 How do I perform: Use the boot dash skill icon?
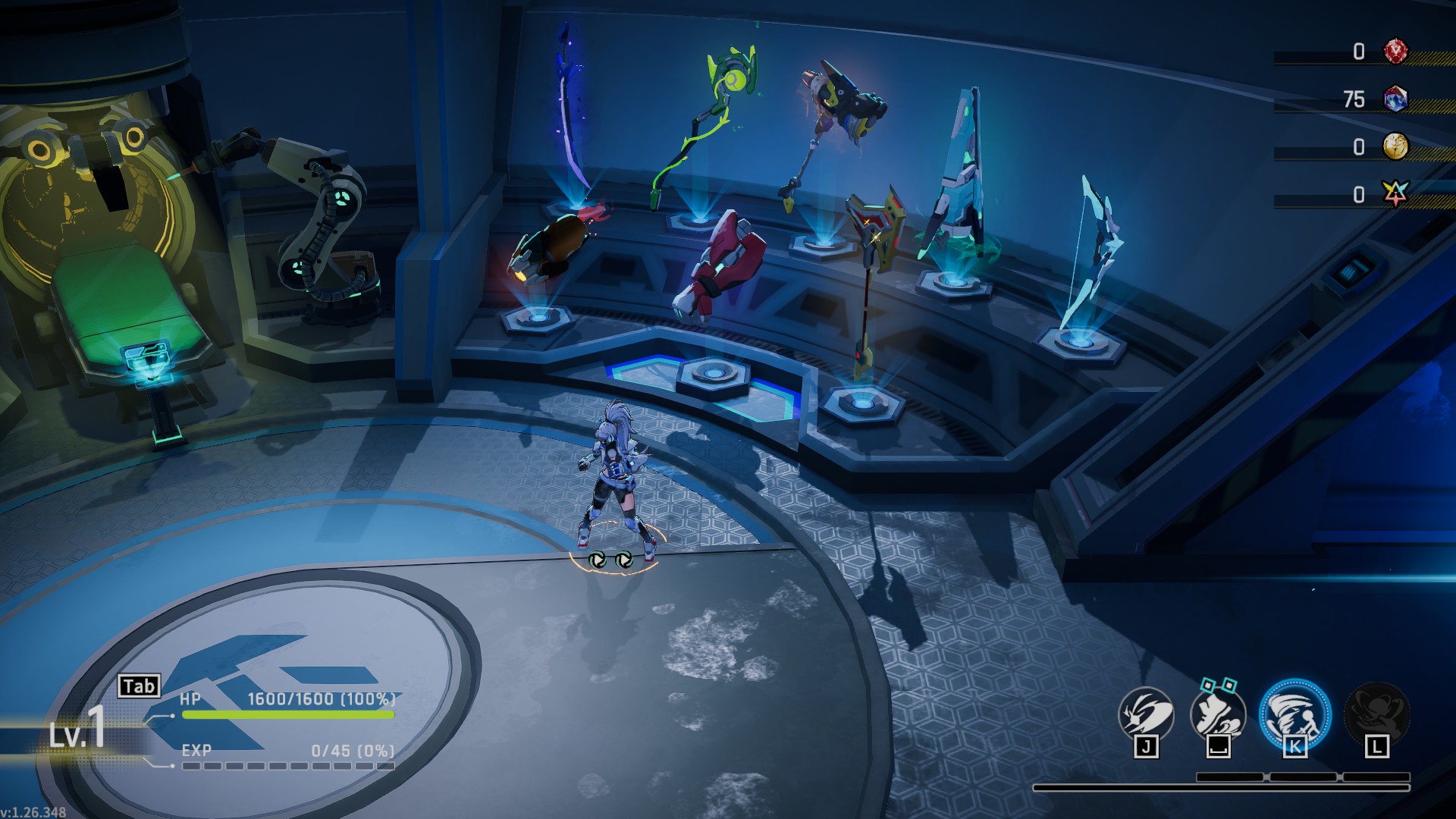(1218, 714)
